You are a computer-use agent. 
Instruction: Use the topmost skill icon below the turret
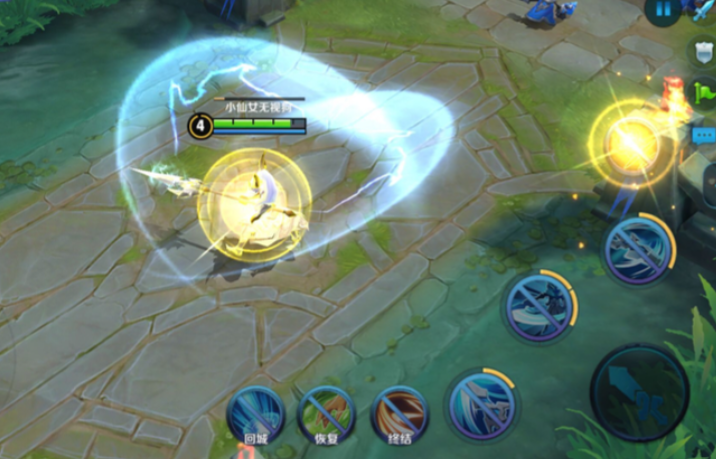[638, 247]
